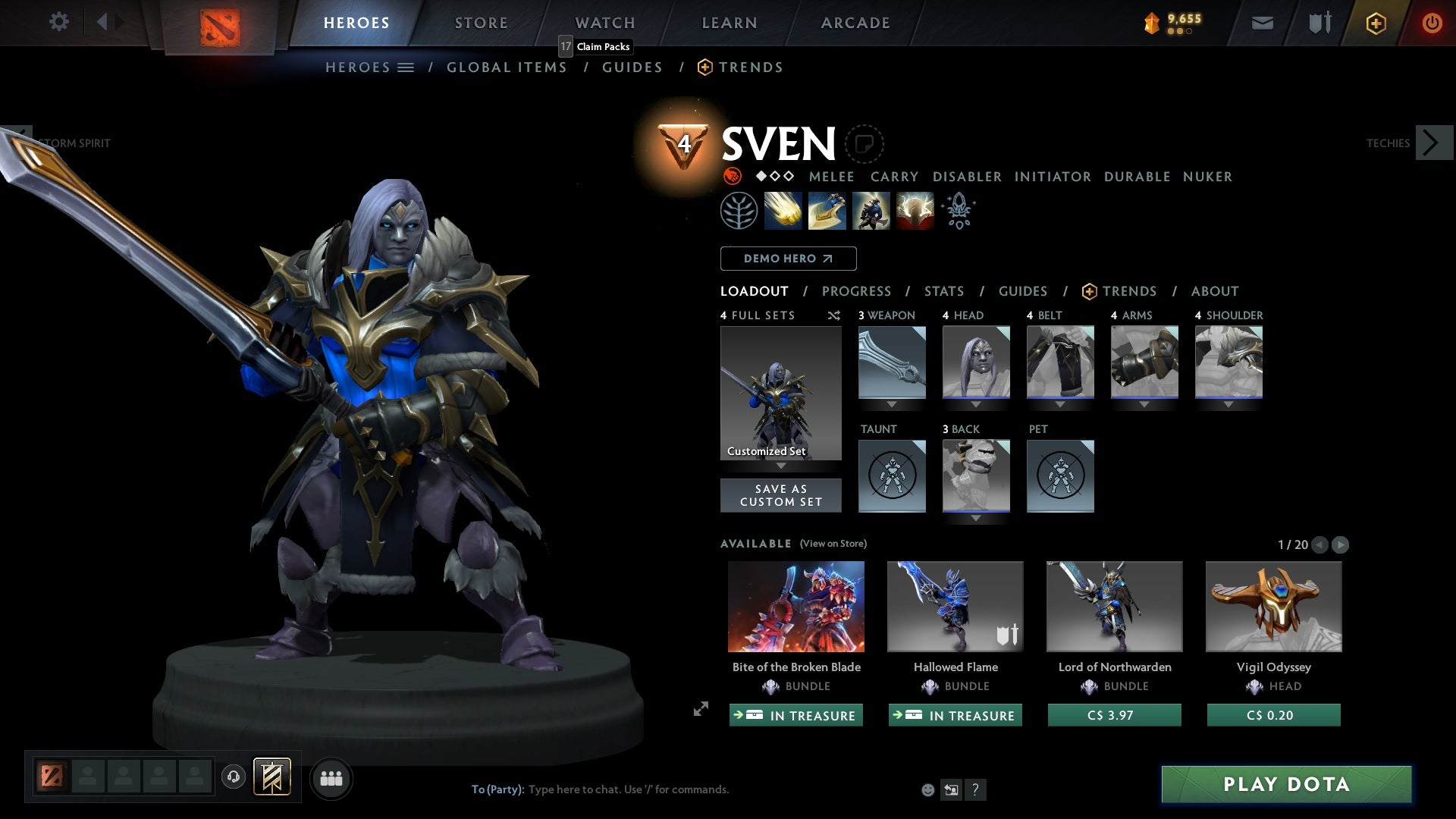Toggle the Aghanim's Scepter upgrade icon
This screenshot has width=1456, height=819.
click(957, 210)
